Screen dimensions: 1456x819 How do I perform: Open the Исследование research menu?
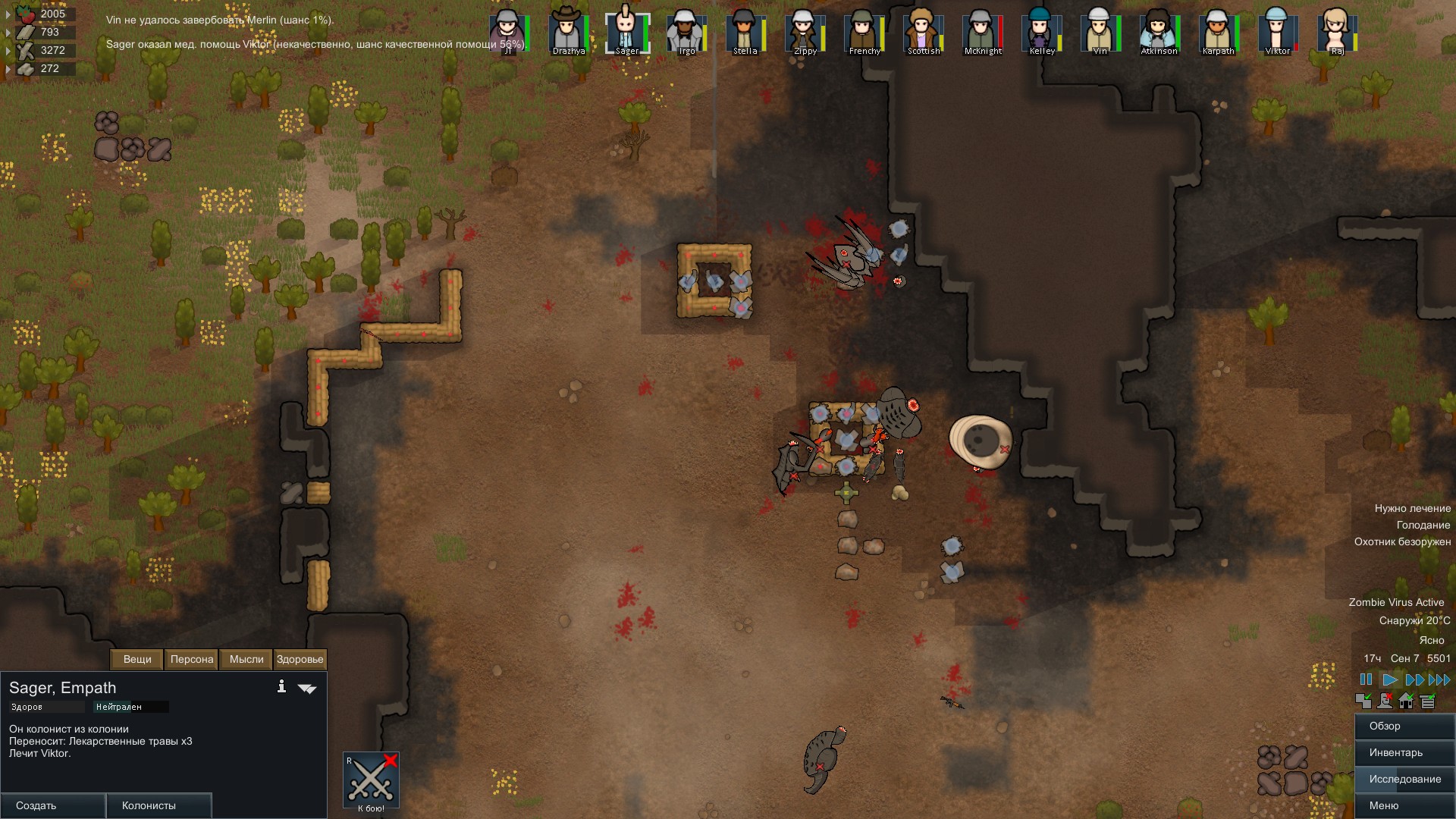tap(1404, 779)
